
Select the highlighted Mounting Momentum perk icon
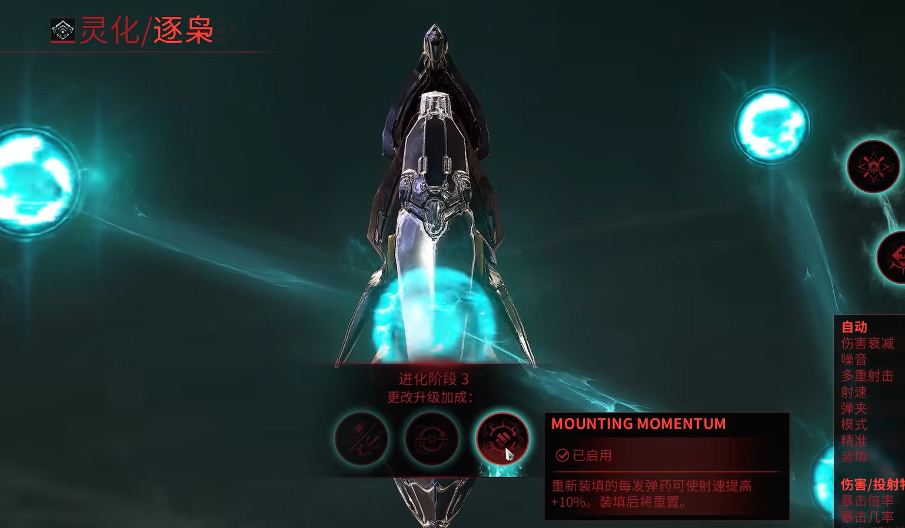tap(502, 438)
